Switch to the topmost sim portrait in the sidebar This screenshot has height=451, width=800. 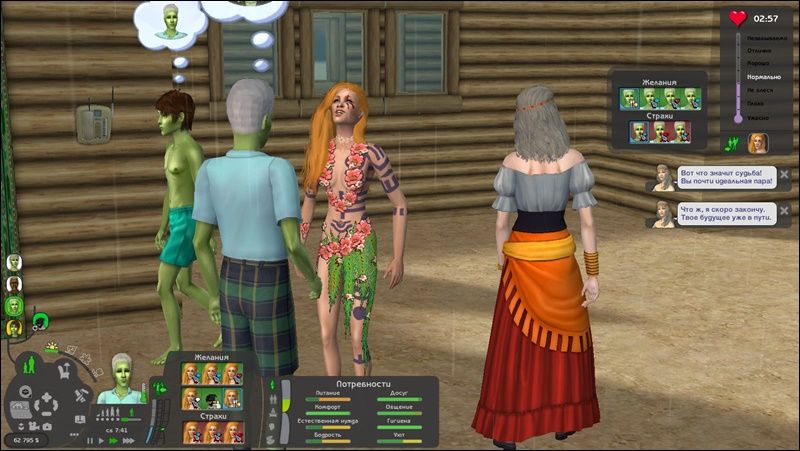tap(15, 262)
